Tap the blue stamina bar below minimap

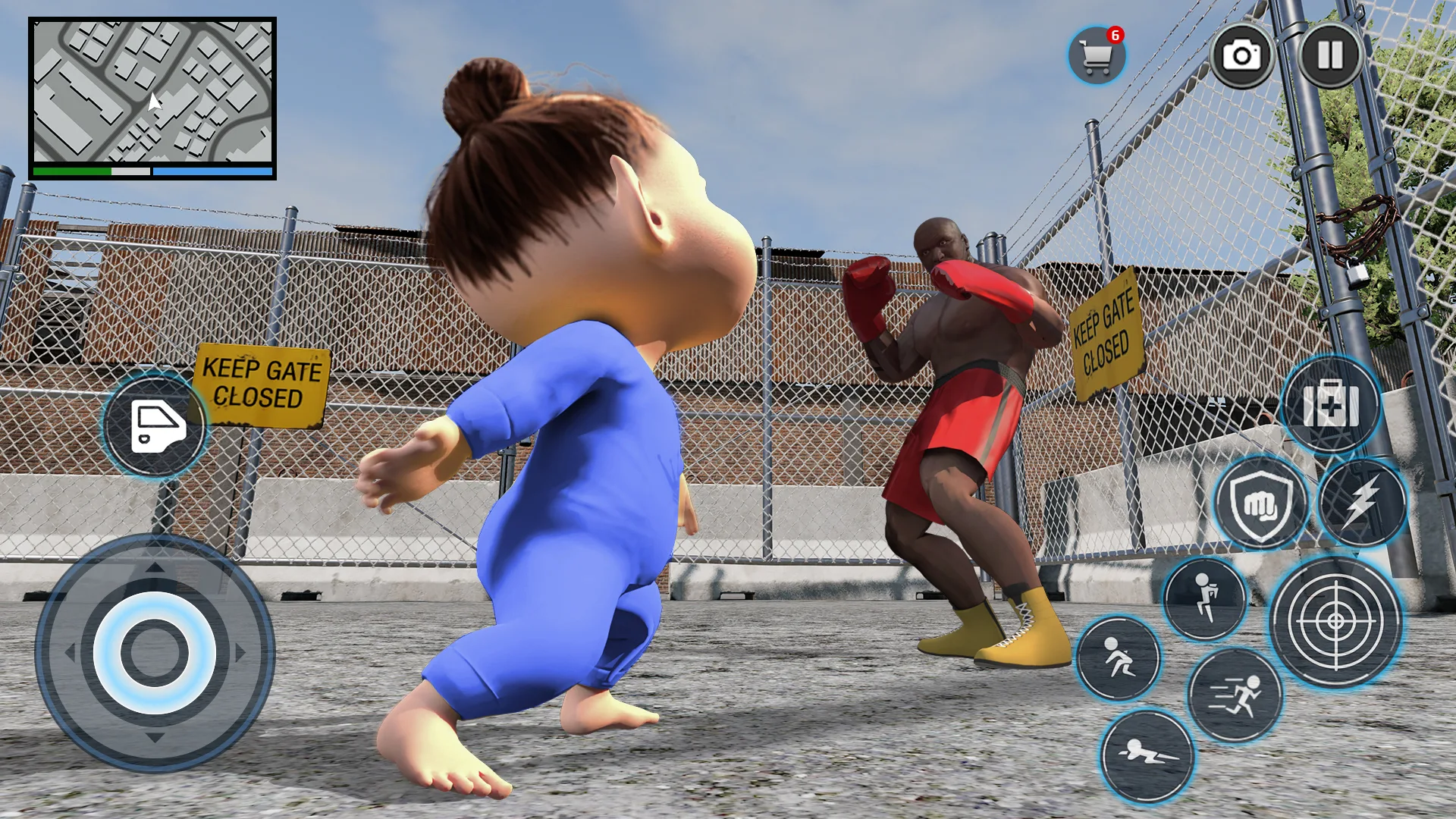[214, 172]
